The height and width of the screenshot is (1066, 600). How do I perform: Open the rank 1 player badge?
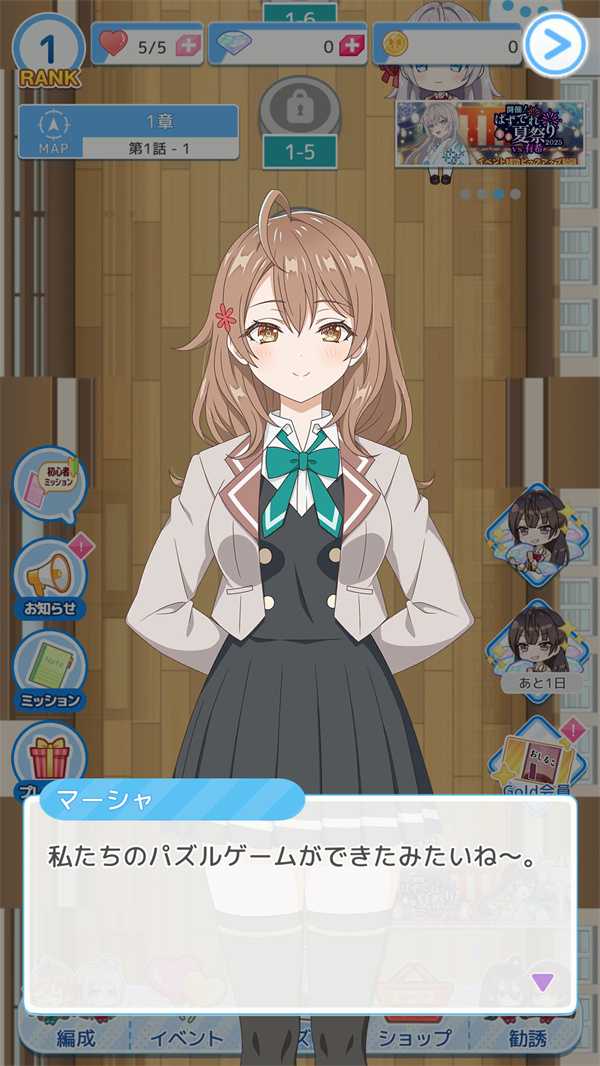pyautogui.click(x=47, y=52)
